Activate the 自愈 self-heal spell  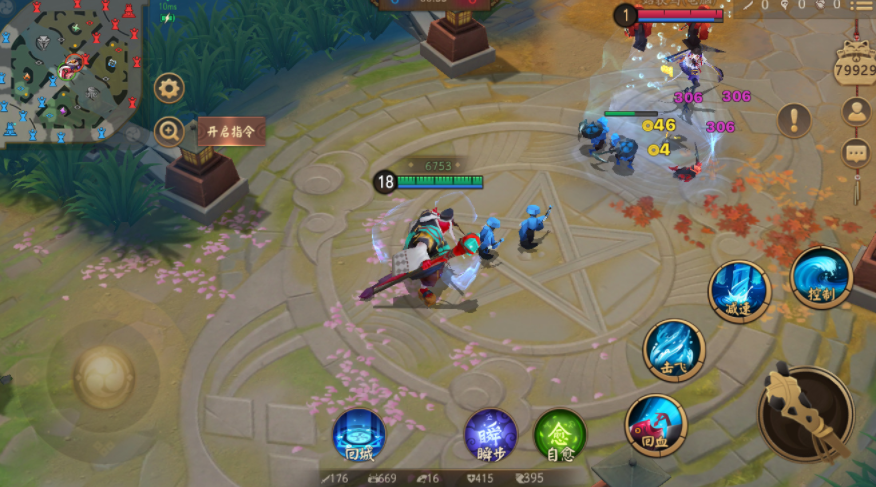559,435
